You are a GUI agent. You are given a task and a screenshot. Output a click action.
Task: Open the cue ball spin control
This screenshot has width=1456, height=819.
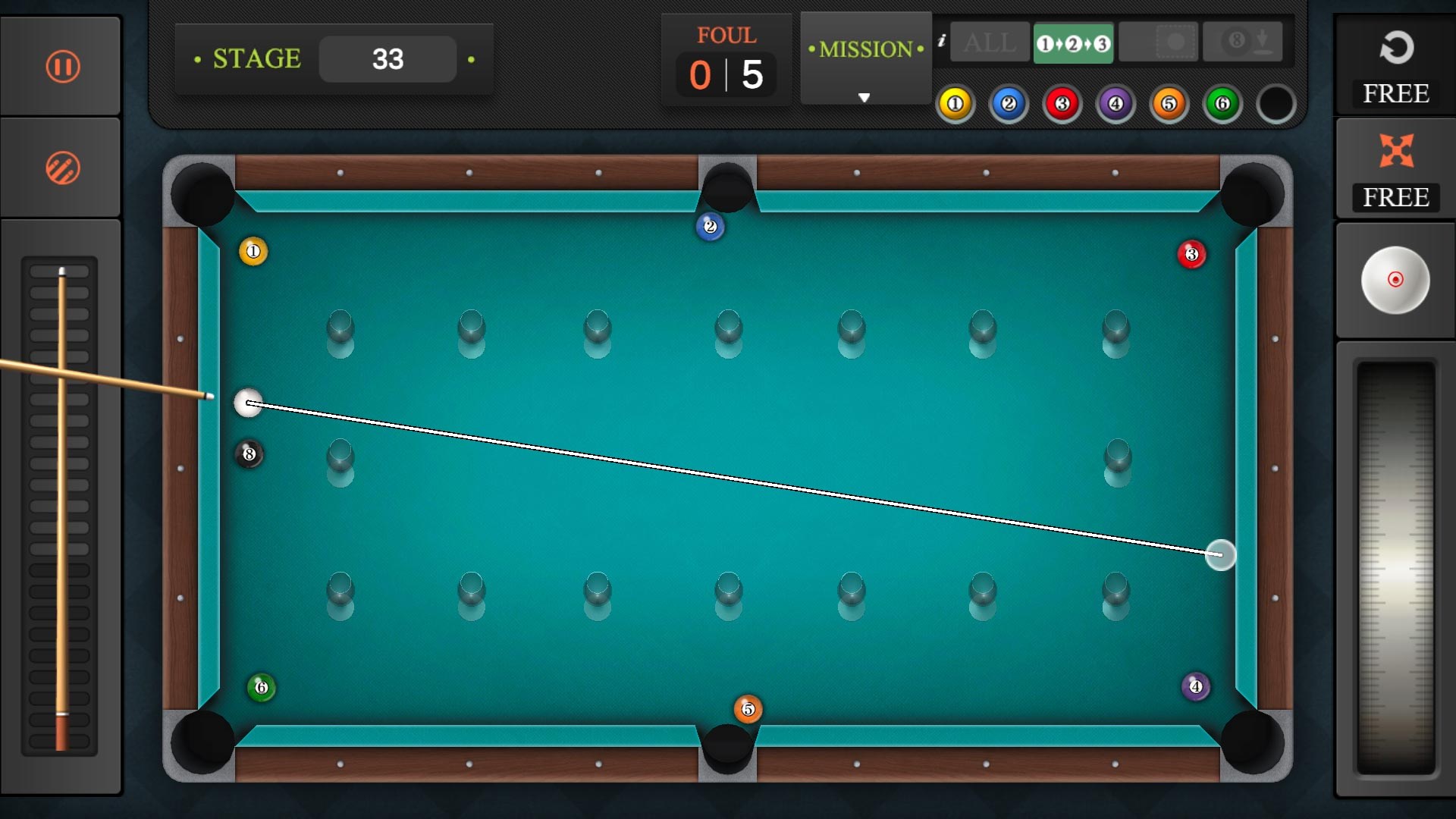point(1395,280)
